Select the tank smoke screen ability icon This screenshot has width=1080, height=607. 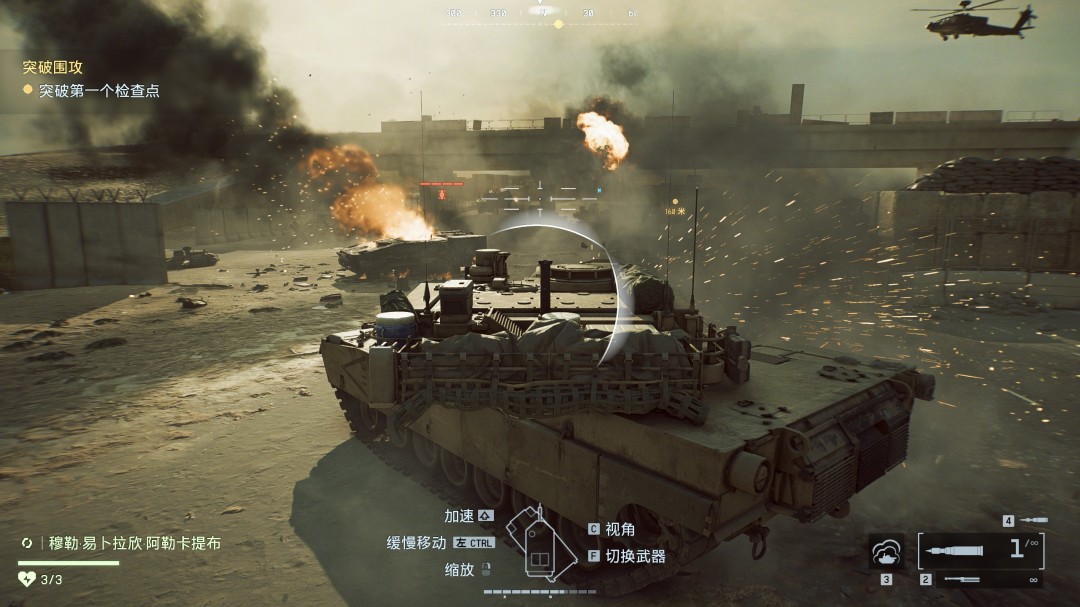[x=886, y=552]
